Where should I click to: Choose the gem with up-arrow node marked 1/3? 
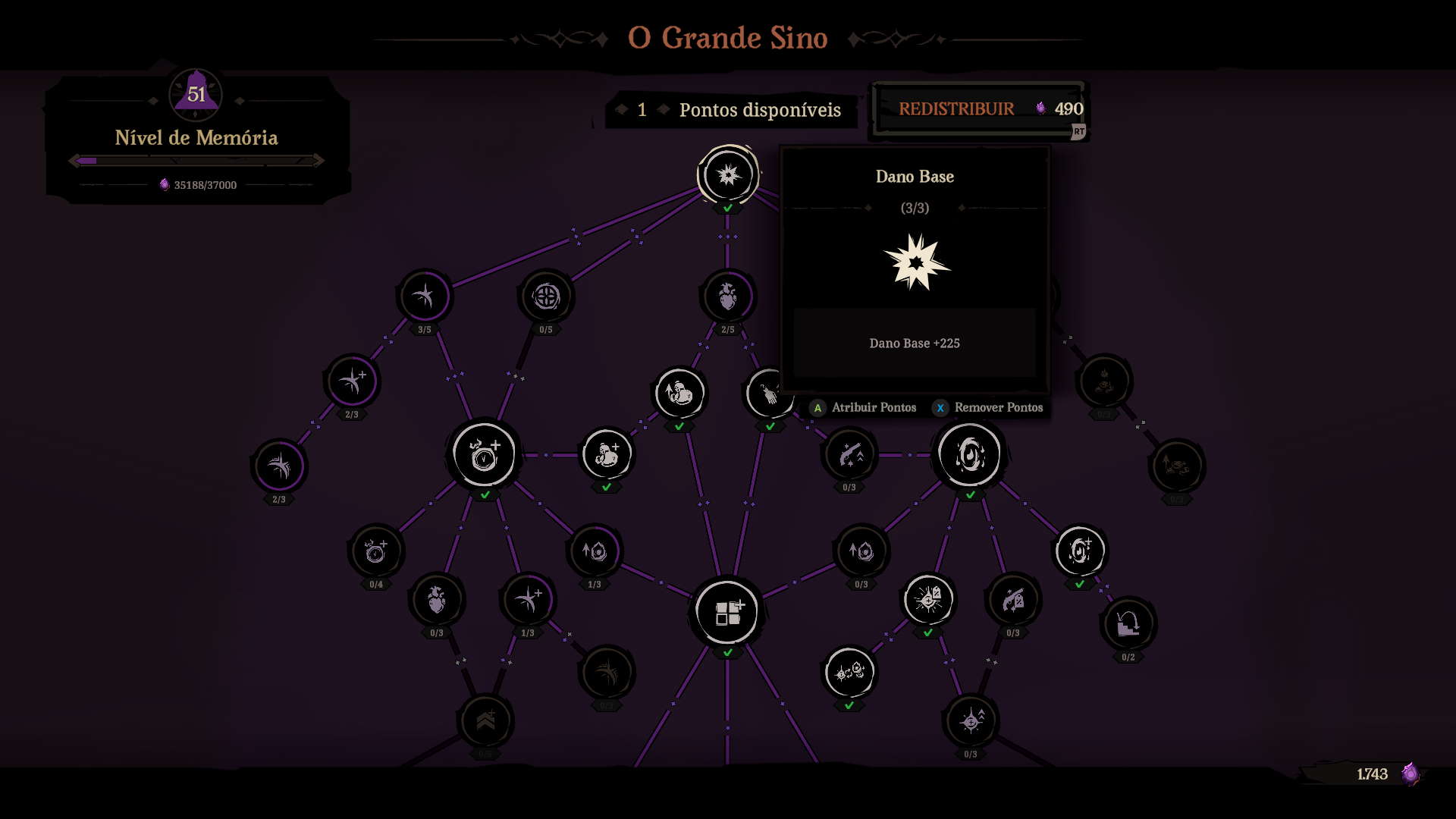595,551
